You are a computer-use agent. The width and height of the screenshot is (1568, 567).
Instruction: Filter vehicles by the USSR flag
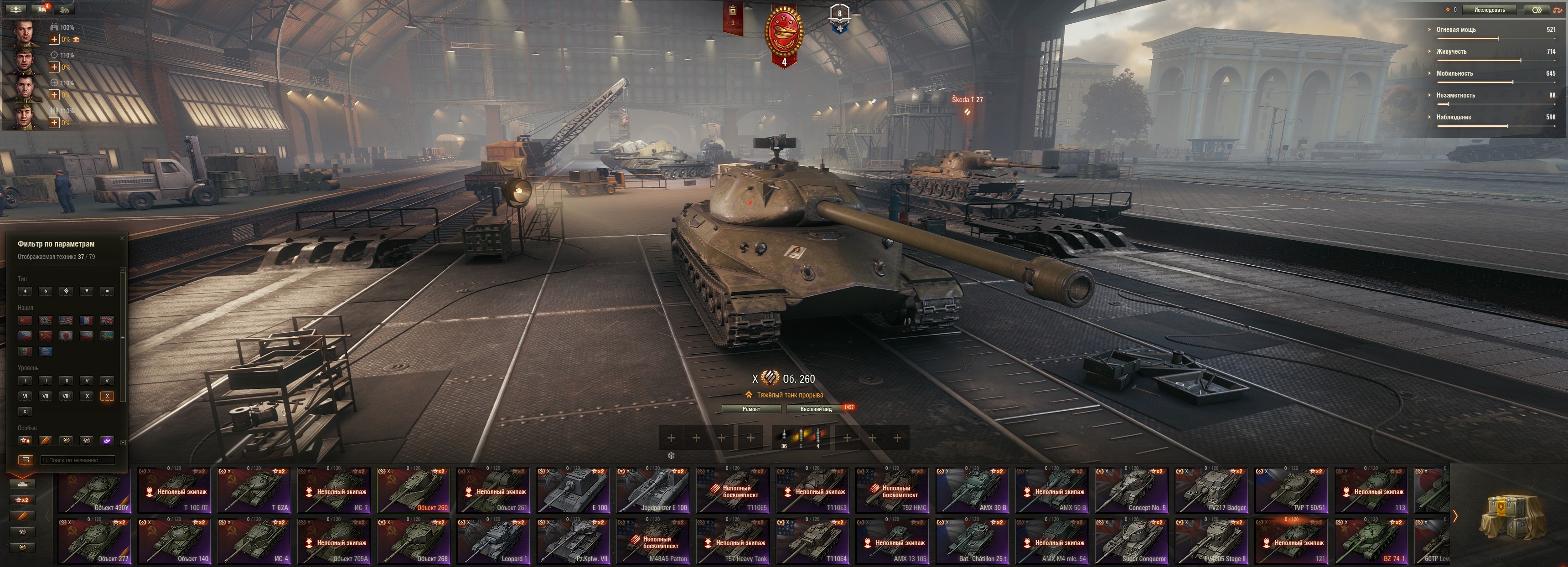[x=25, y=320]
